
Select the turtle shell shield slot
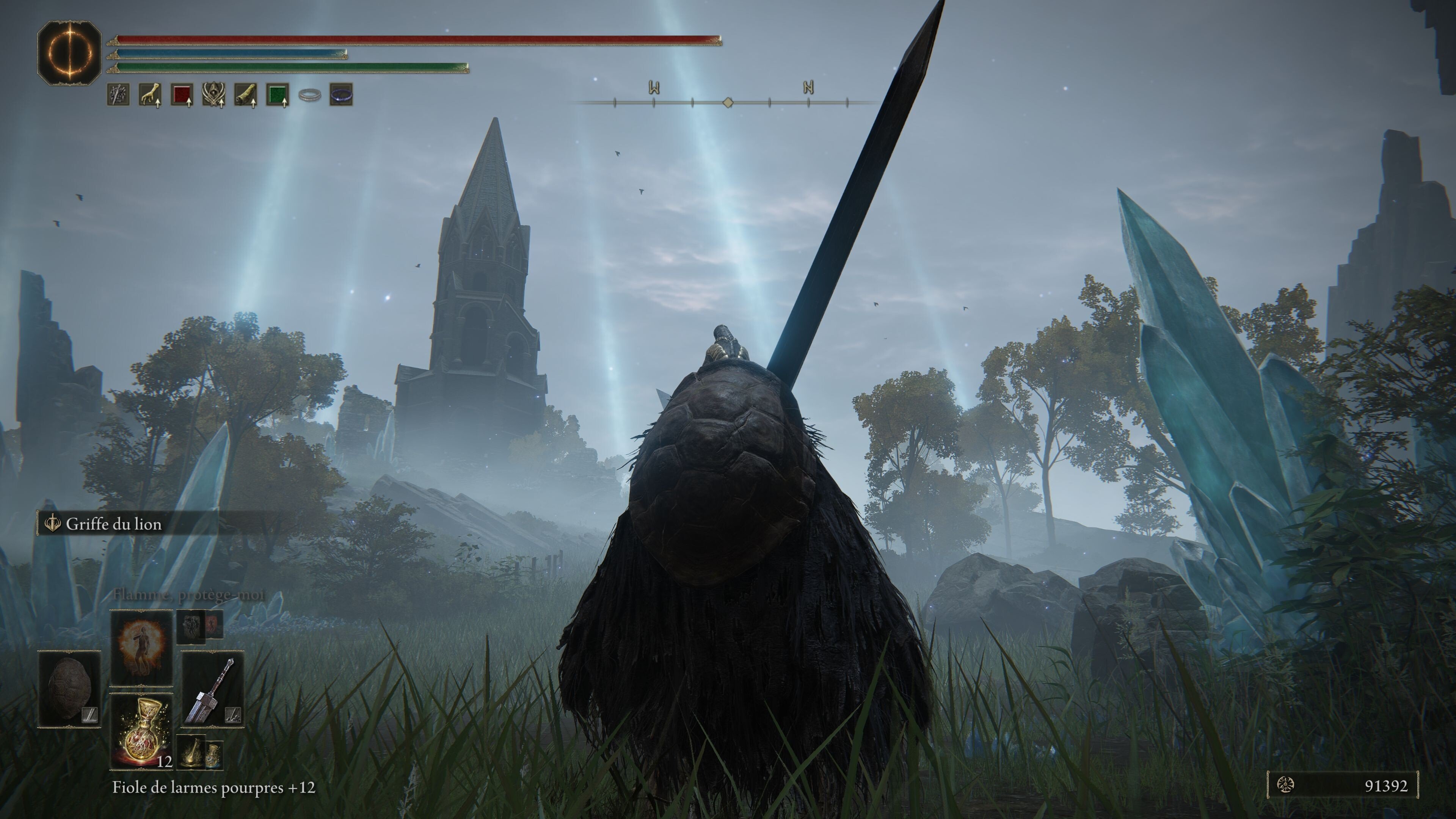(x=69, y=689)
